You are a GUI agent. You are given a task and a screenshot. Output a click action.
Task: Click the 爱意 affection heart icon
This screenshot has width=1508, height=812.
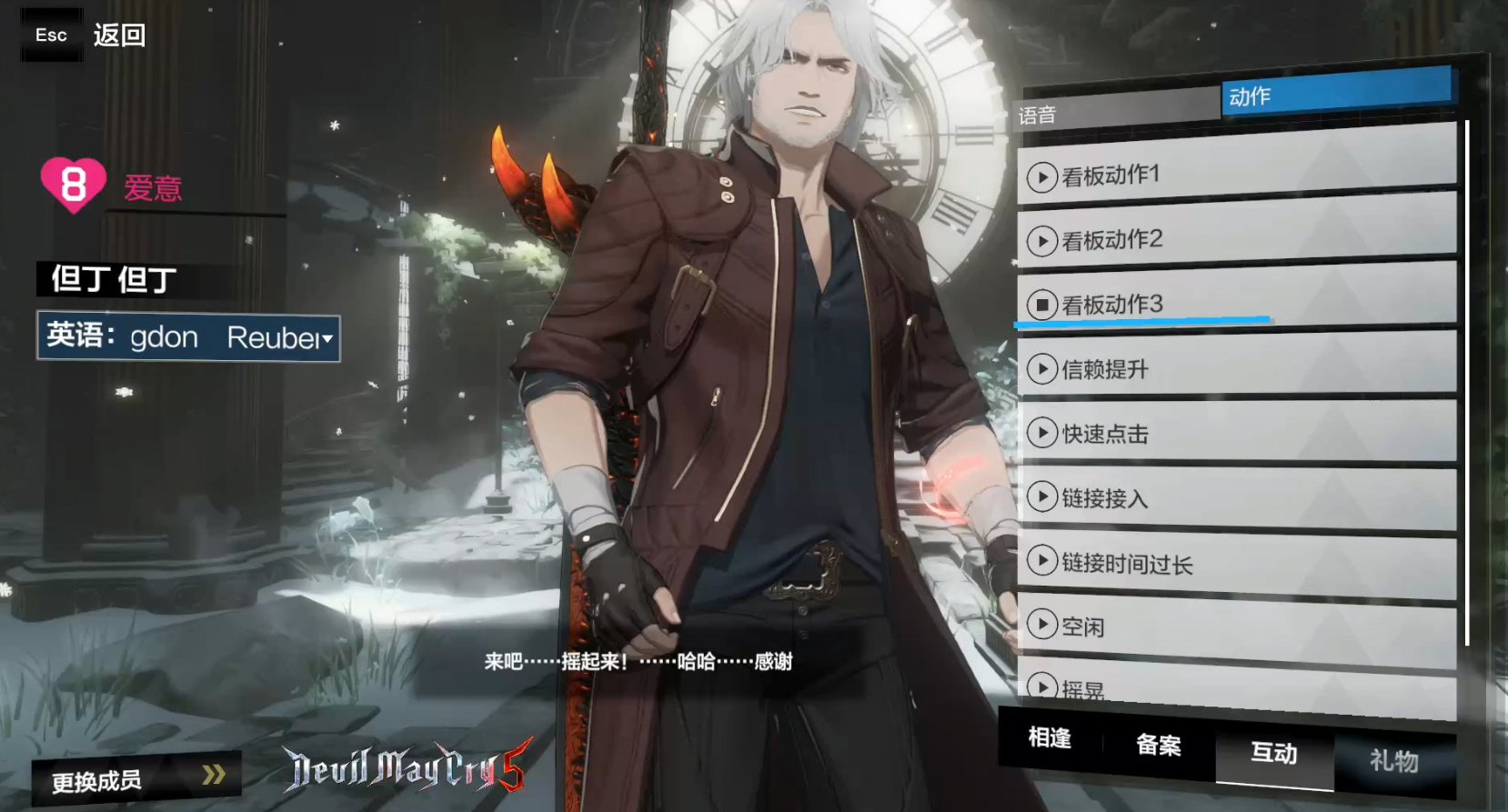[73, 185]
